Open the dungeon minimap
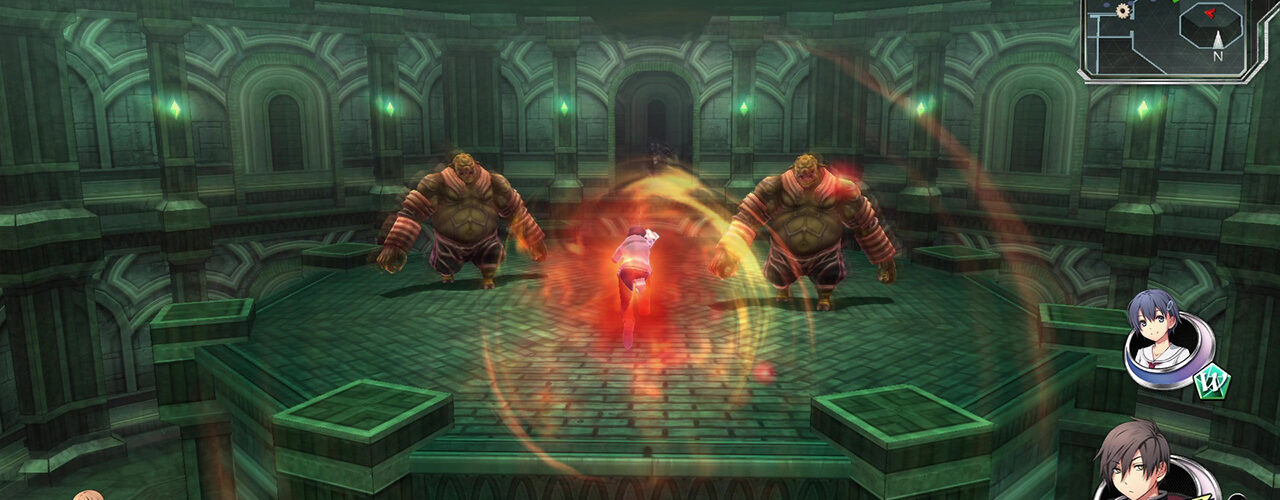1280x500 pixels. click(1166, 38)
